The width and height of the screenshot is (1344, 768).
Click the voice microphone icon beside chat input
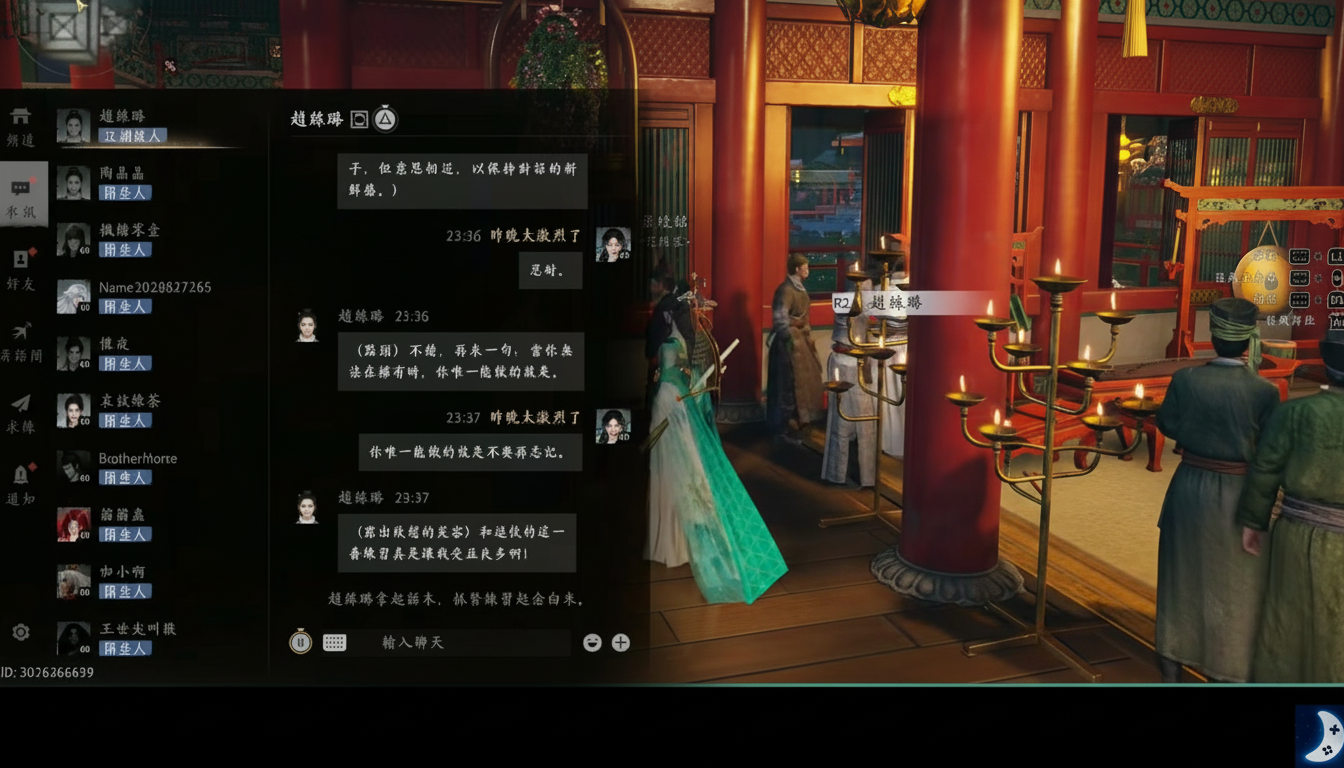[301, 642]
